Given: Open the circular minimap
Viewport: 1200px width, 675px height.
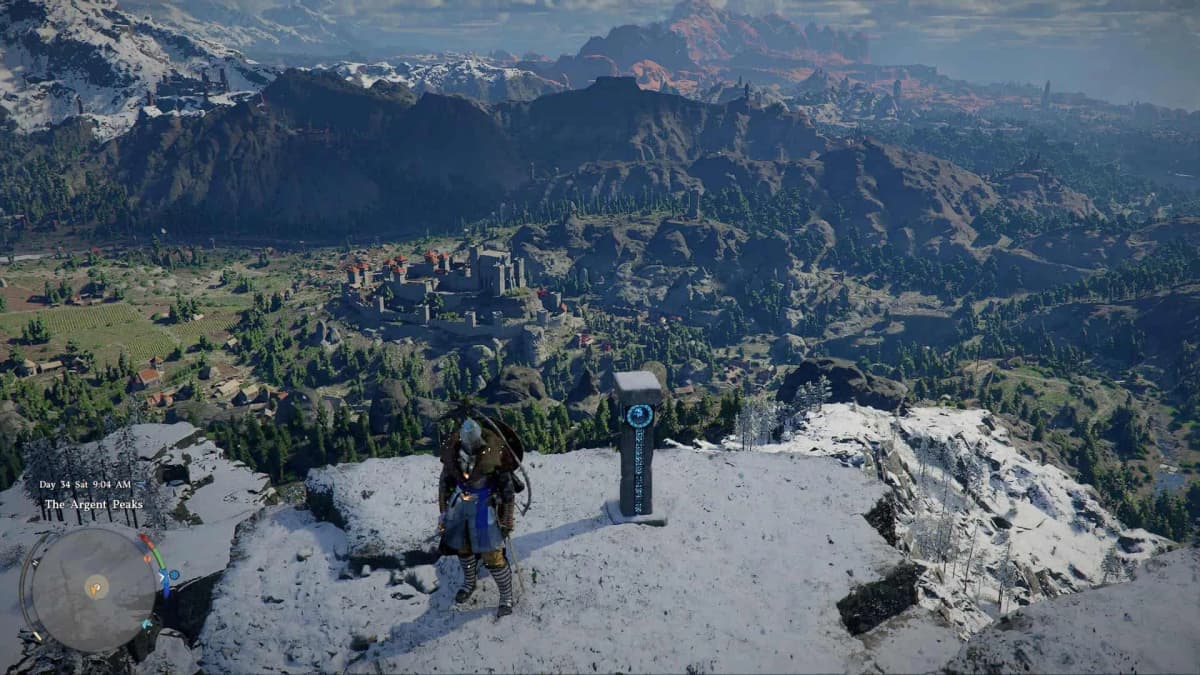Looking at the screenshot, I should [x=94, y=588].
